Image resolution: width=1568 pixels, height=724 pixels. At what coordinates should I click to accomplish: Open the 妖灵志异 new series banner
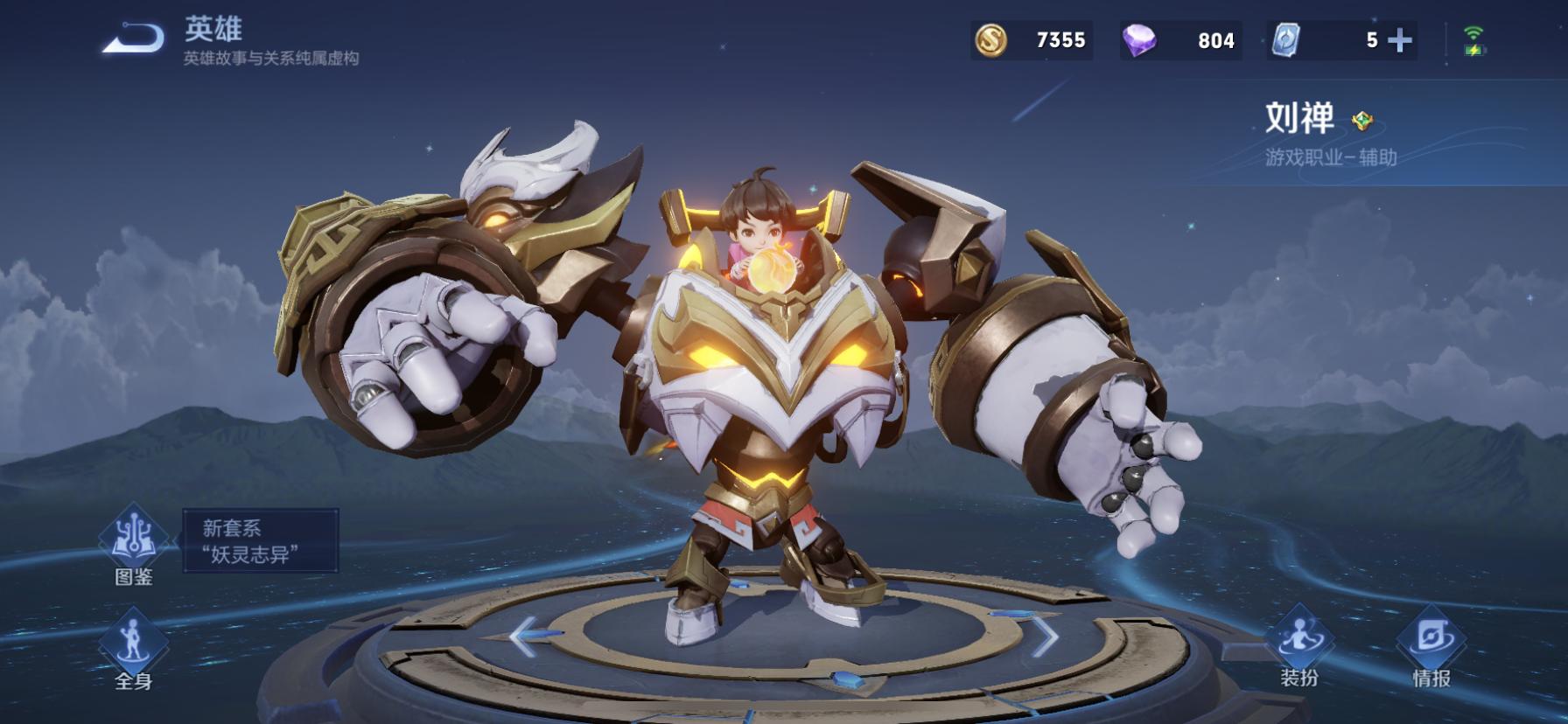(x=260, y=540)
